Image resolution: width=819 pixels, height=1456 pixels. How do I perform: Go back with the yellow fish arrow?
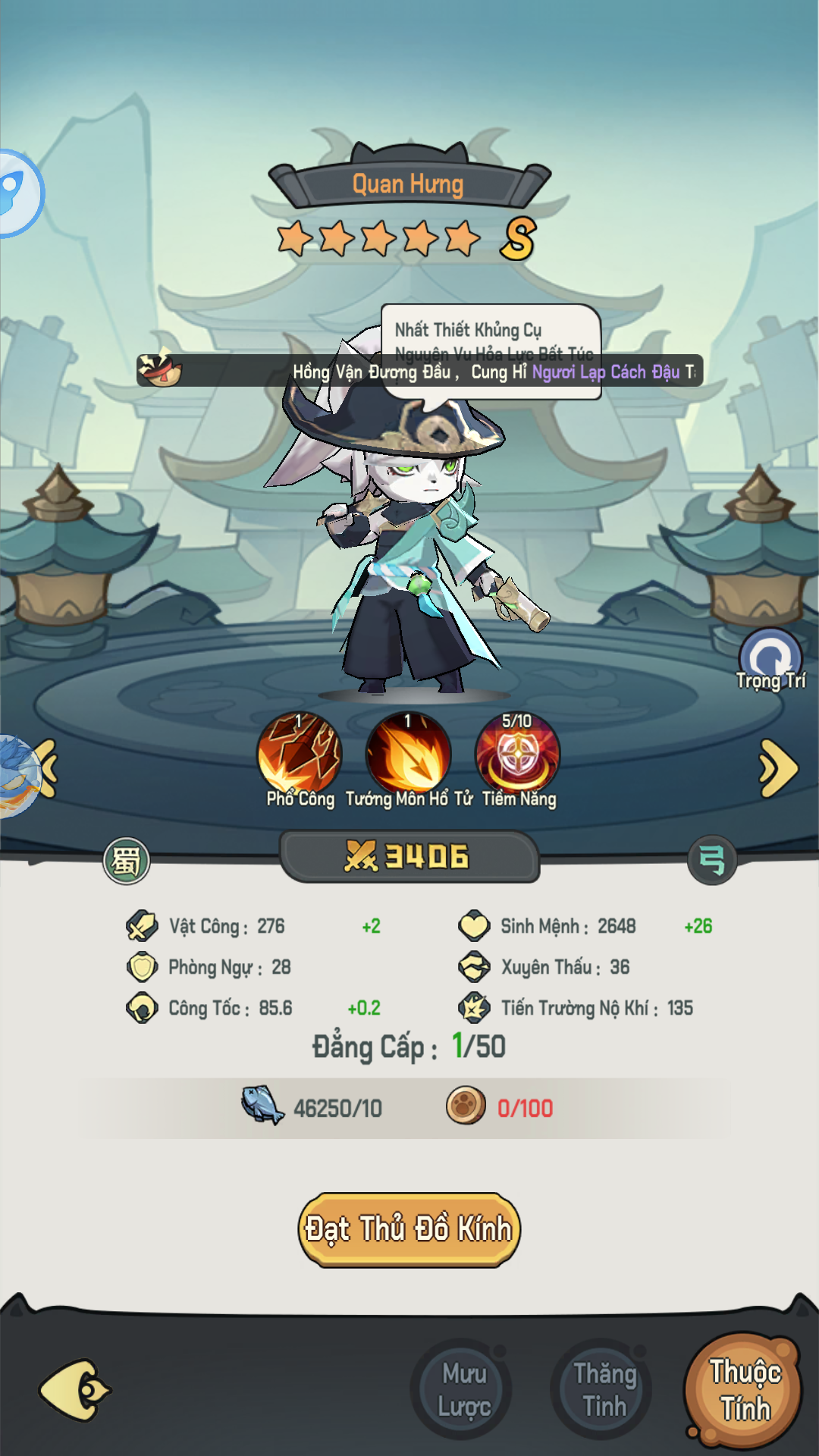[74, 1390]
